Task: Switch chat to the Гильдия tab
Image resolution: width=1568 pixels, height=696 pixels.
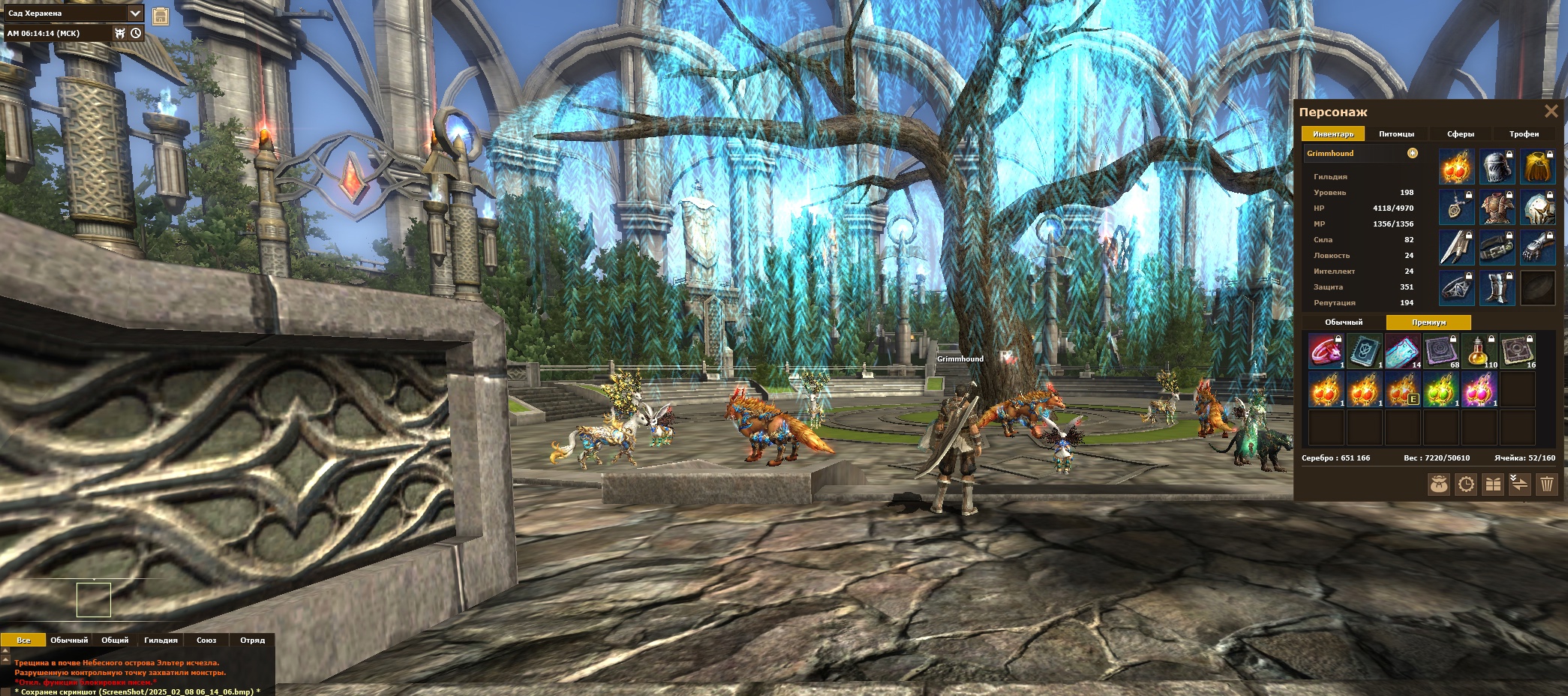Action: click(x=161, y=640)
